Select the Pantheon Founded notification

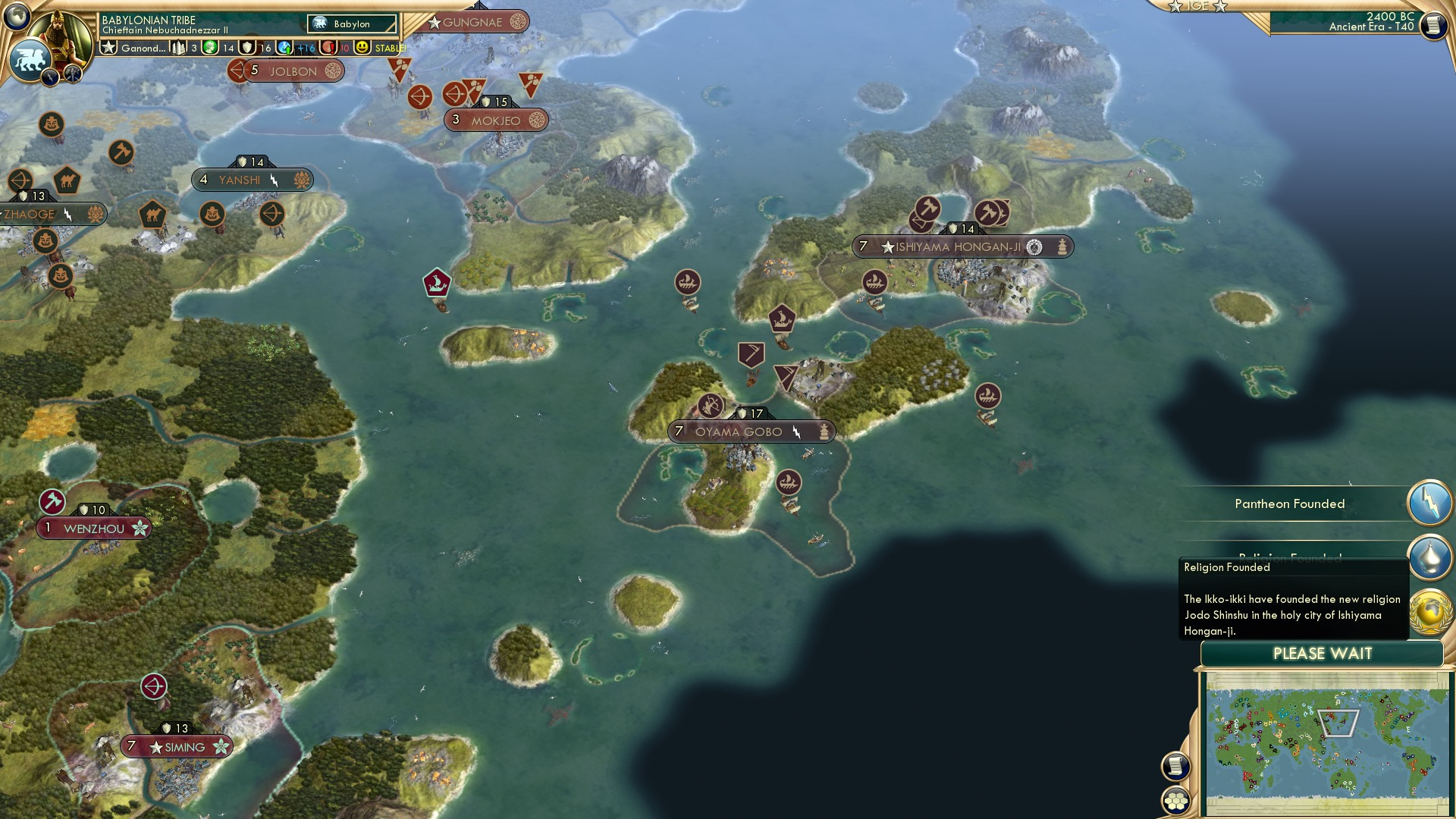tap(1291, 504)
